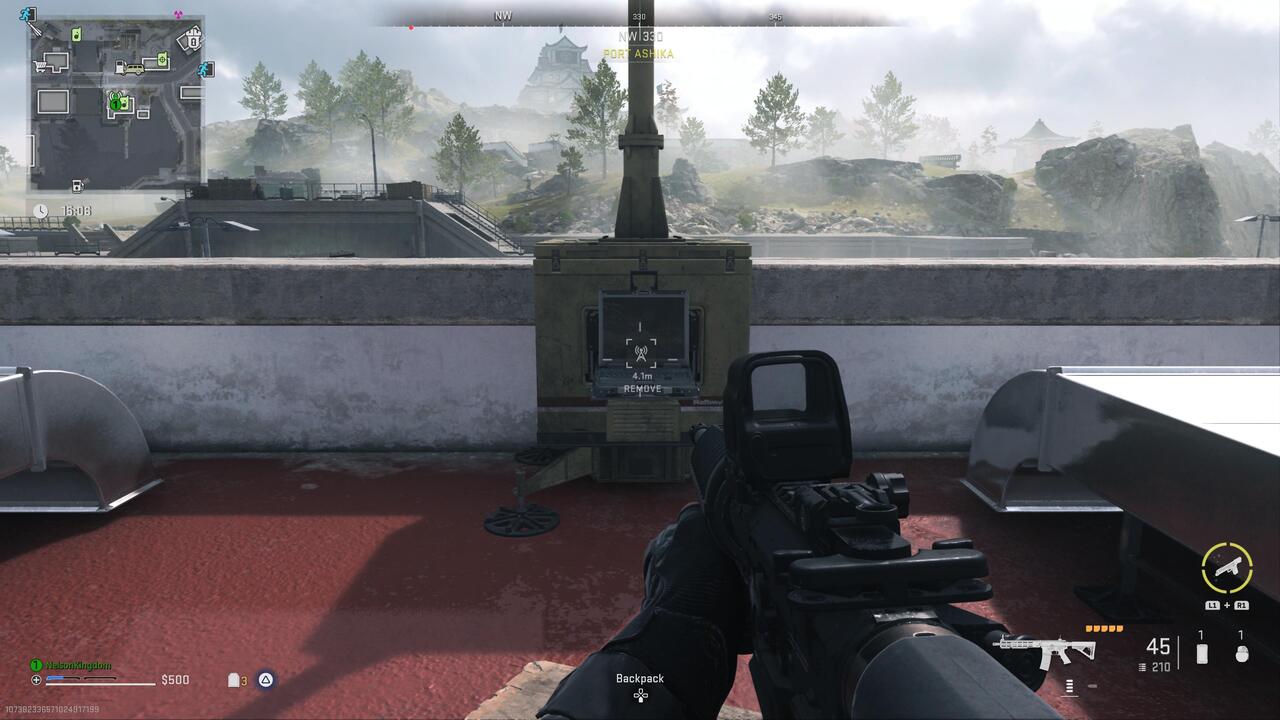Image resolution: width=1280 pixels, height=720 pixels.
Task: Click the Backpack prompt at the bottom center
Action: (x=640, y=678)
